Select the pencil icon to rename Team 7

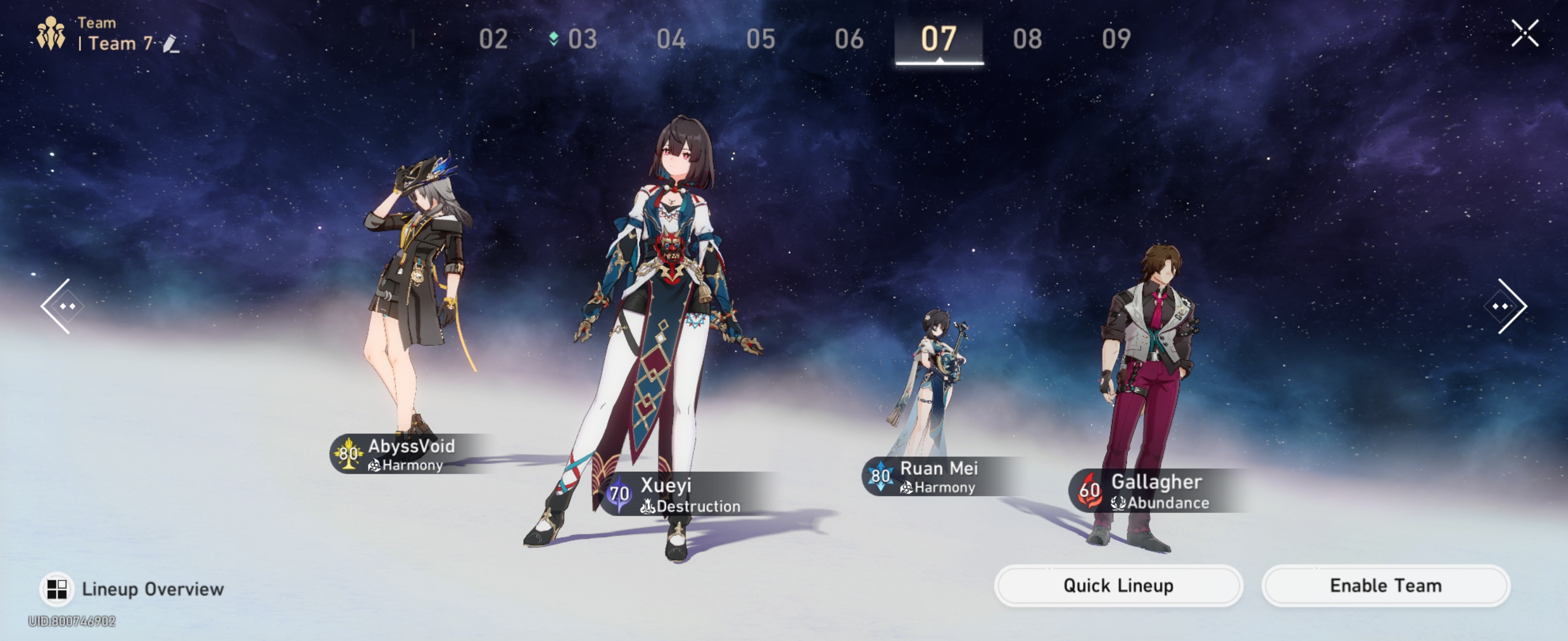point(172,44)
